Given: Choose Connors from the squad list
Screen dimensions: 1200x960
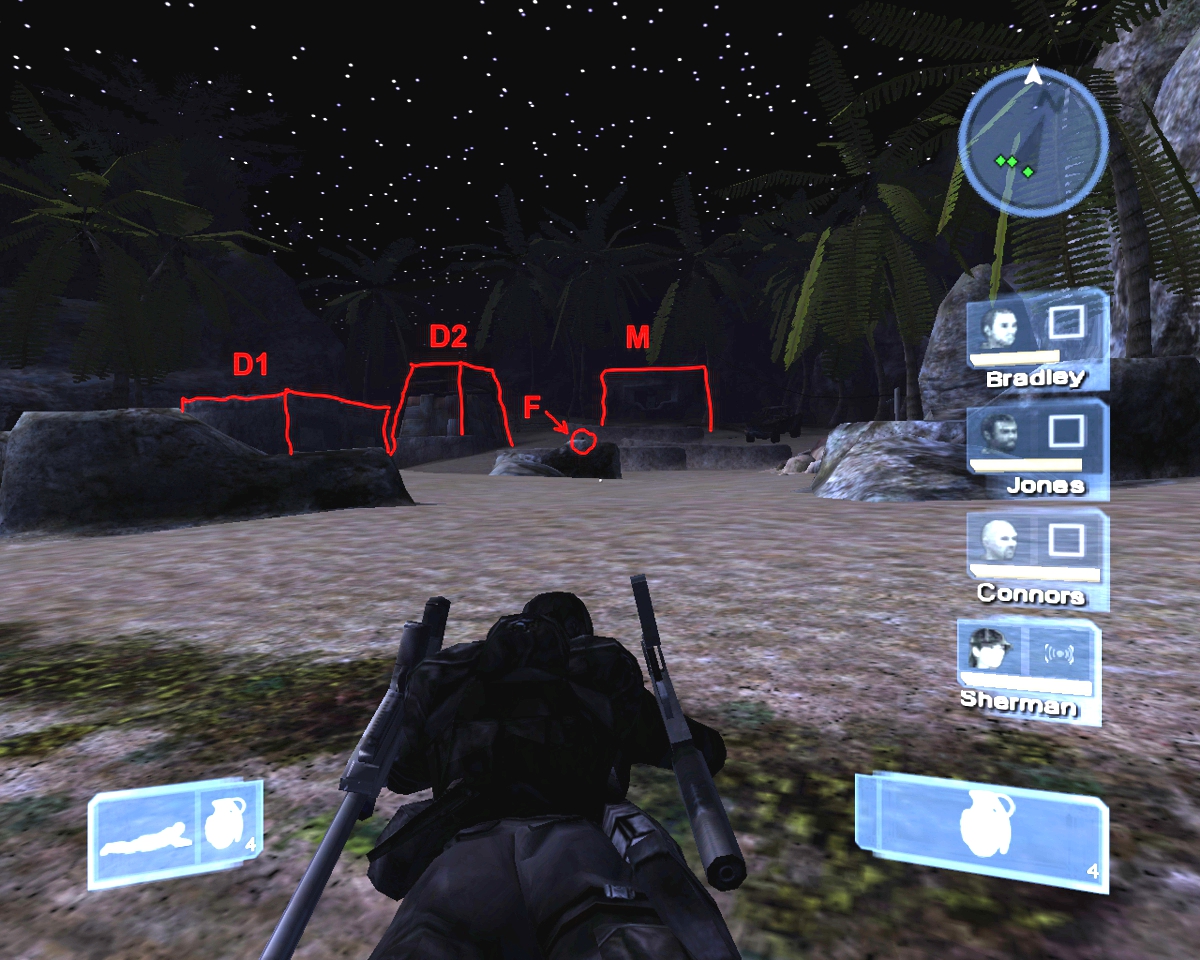Looking at the screenshot, I should pos(1001,543).
